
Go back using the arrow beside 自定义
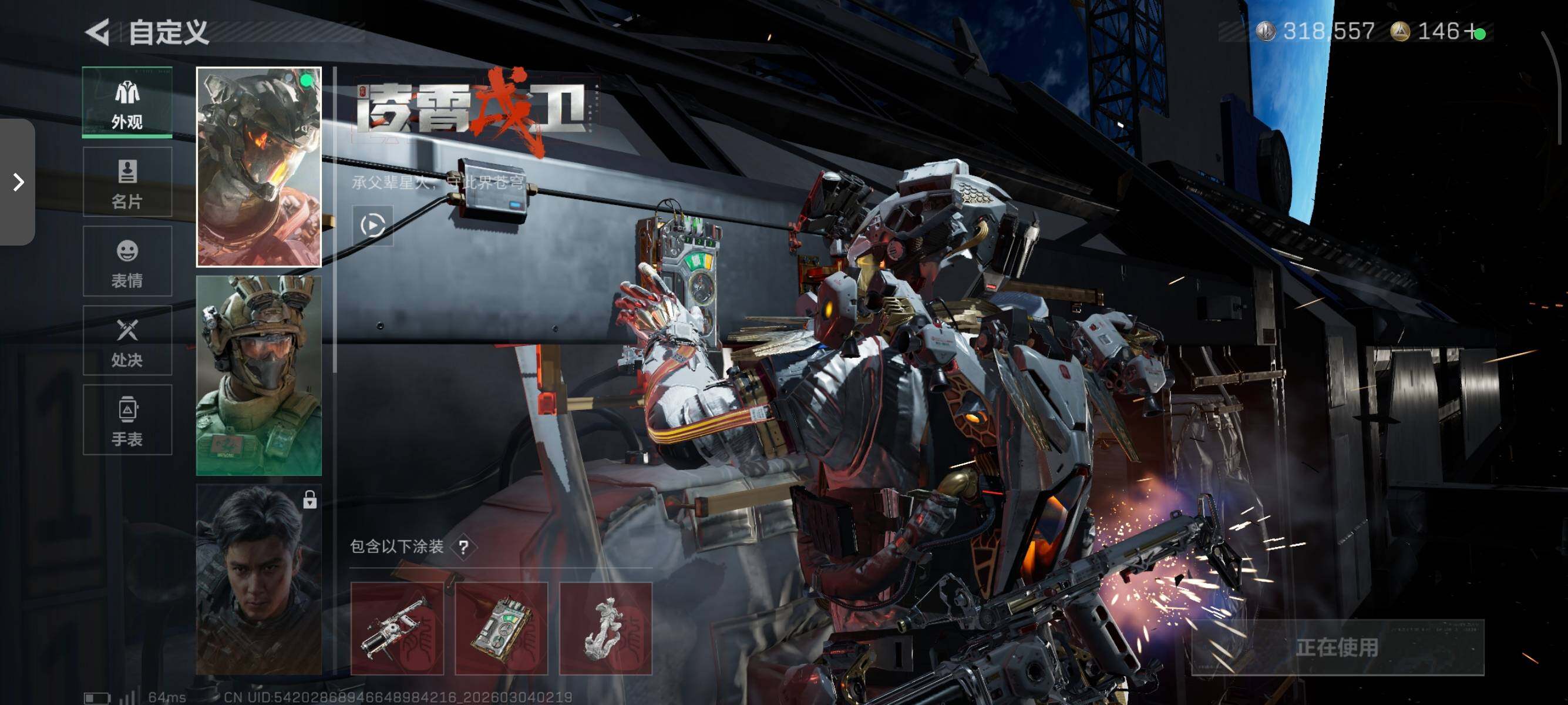(97, 32)
